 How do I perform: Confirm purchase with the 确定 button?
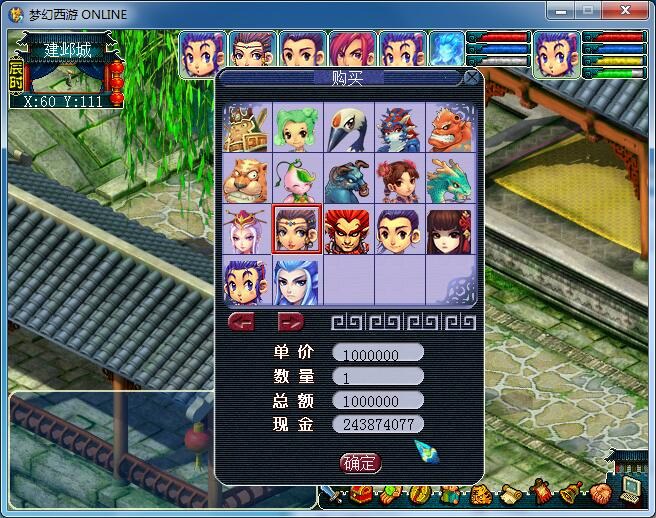point(361,462)
